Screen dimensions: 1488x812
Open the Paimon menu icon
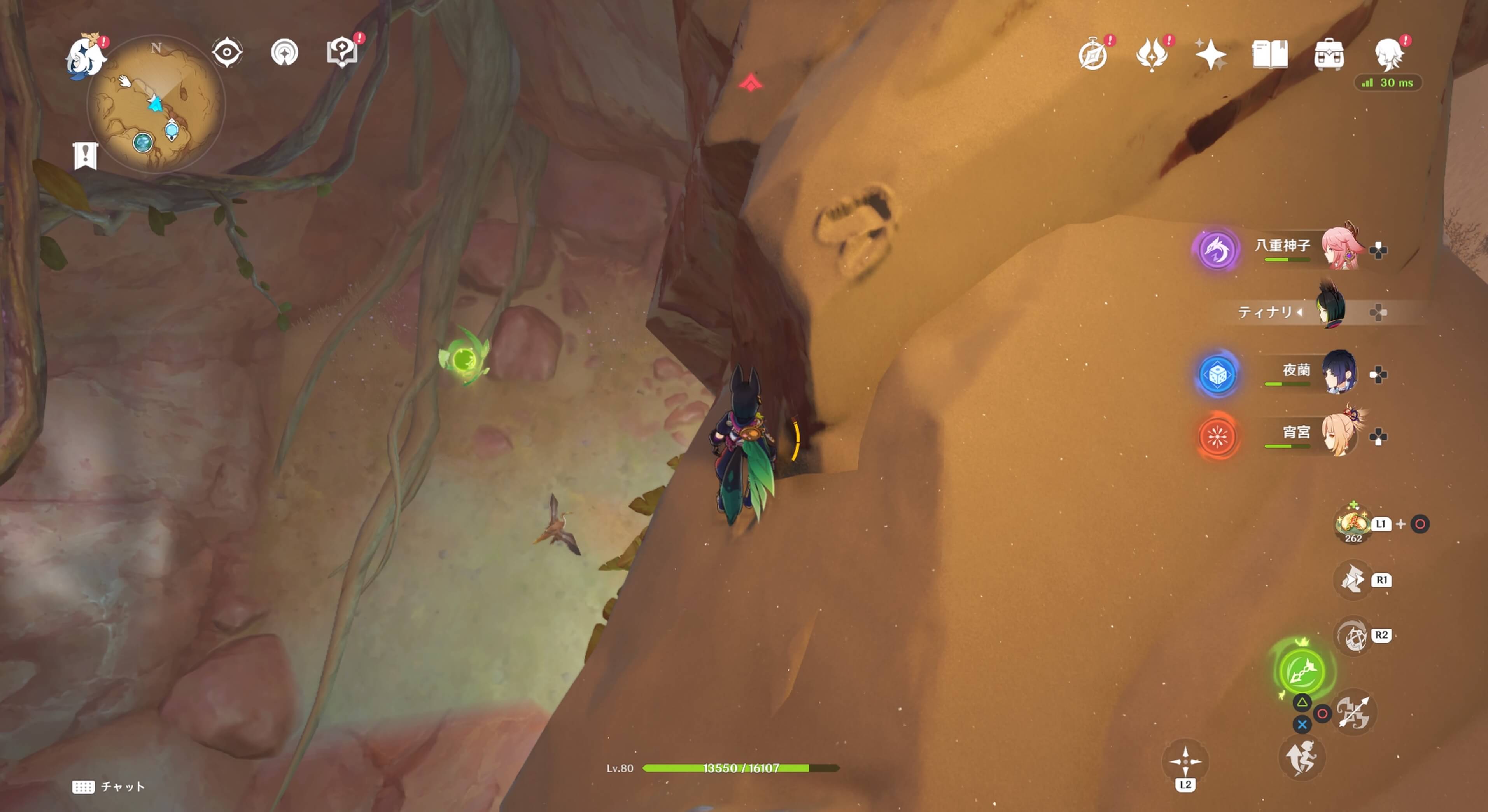click(x=86, y=57)
